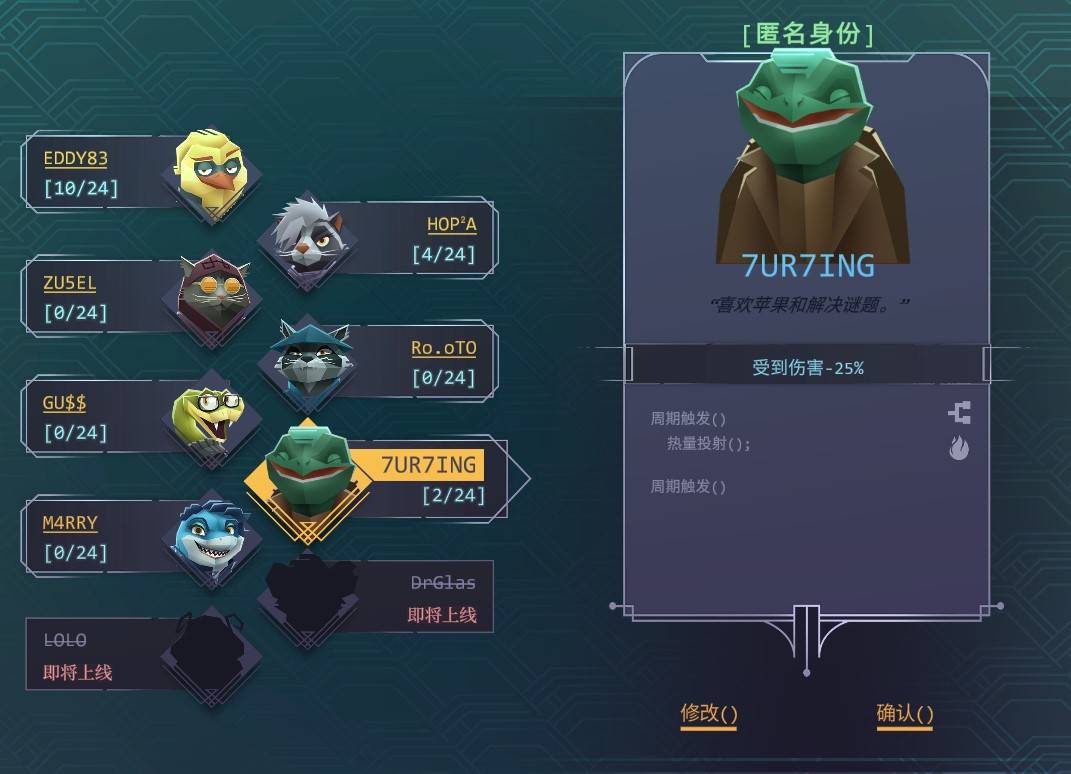Choose the GU$$ snake character
Image resolution: width=1071 pixels, height=774 pixels.
tap(211, 417)
